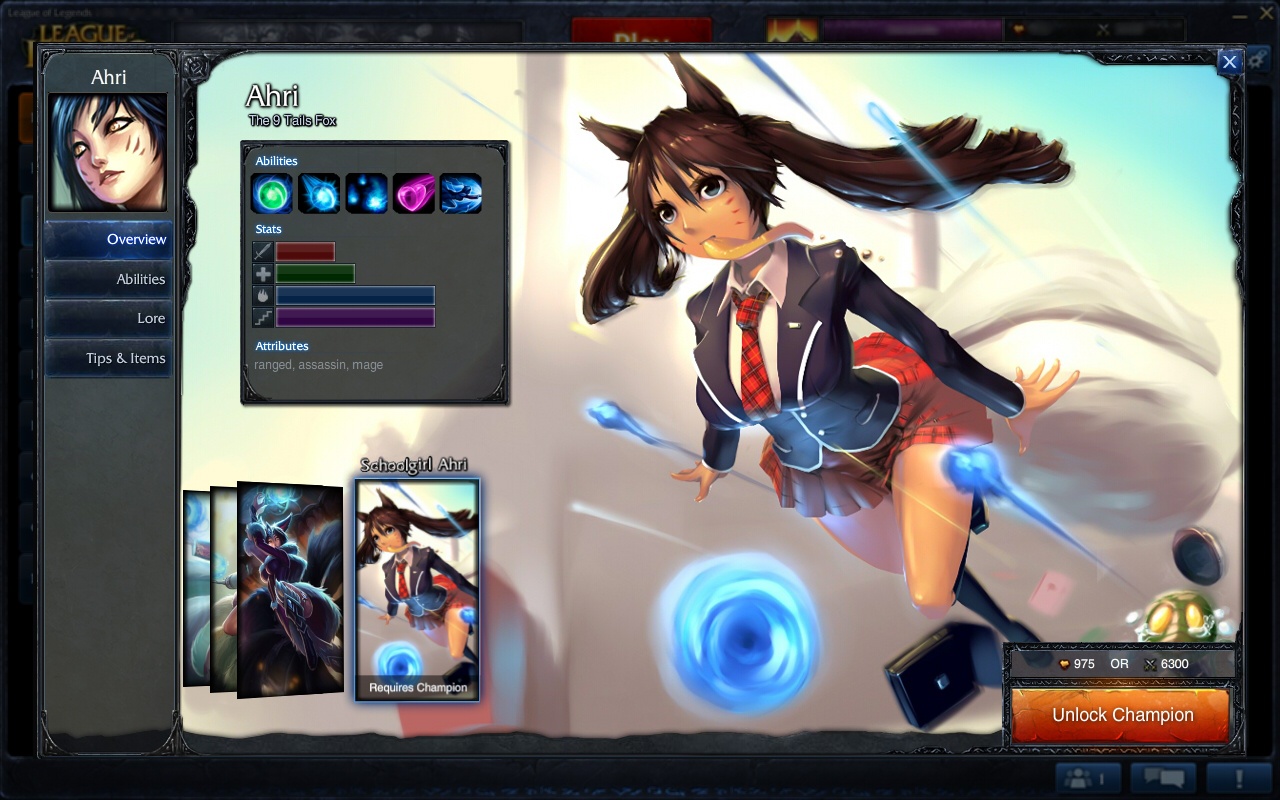The height and width of the screenshot is (800, 1280).
Task: Choose the Fox-Fire blue flames icon
Action: [366, 194]
